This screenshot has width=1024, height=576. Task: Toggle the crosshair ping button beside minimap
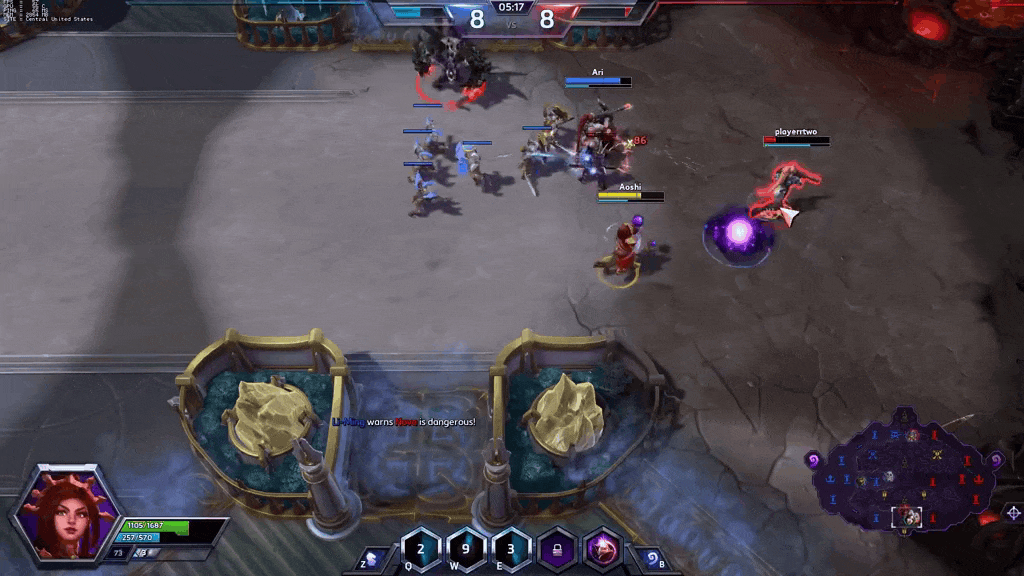1012,513
